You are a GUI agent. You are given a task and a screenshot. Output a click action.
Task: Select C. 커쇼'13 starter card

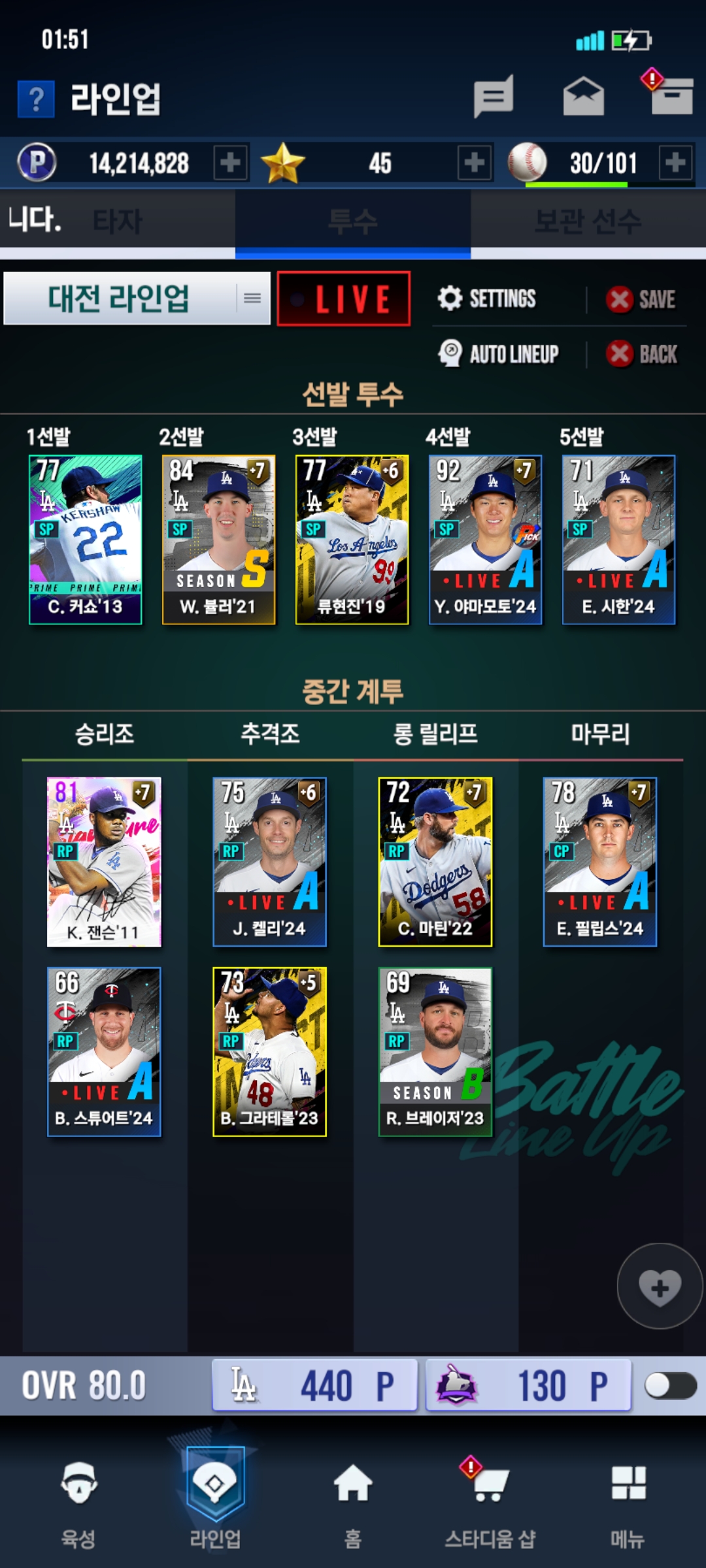[86, 539]
